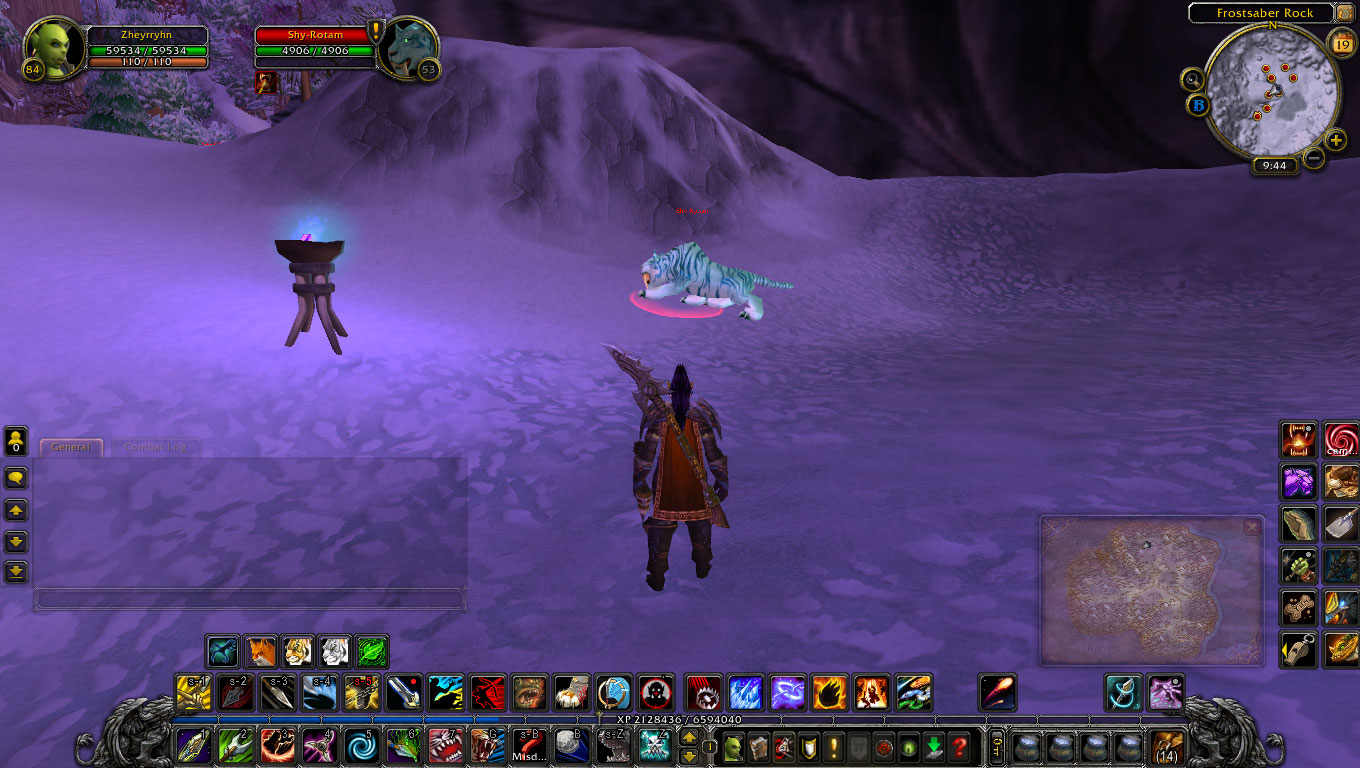Open the quest log exclamation icon
The image size is (1360, 768).
(834, 747)
